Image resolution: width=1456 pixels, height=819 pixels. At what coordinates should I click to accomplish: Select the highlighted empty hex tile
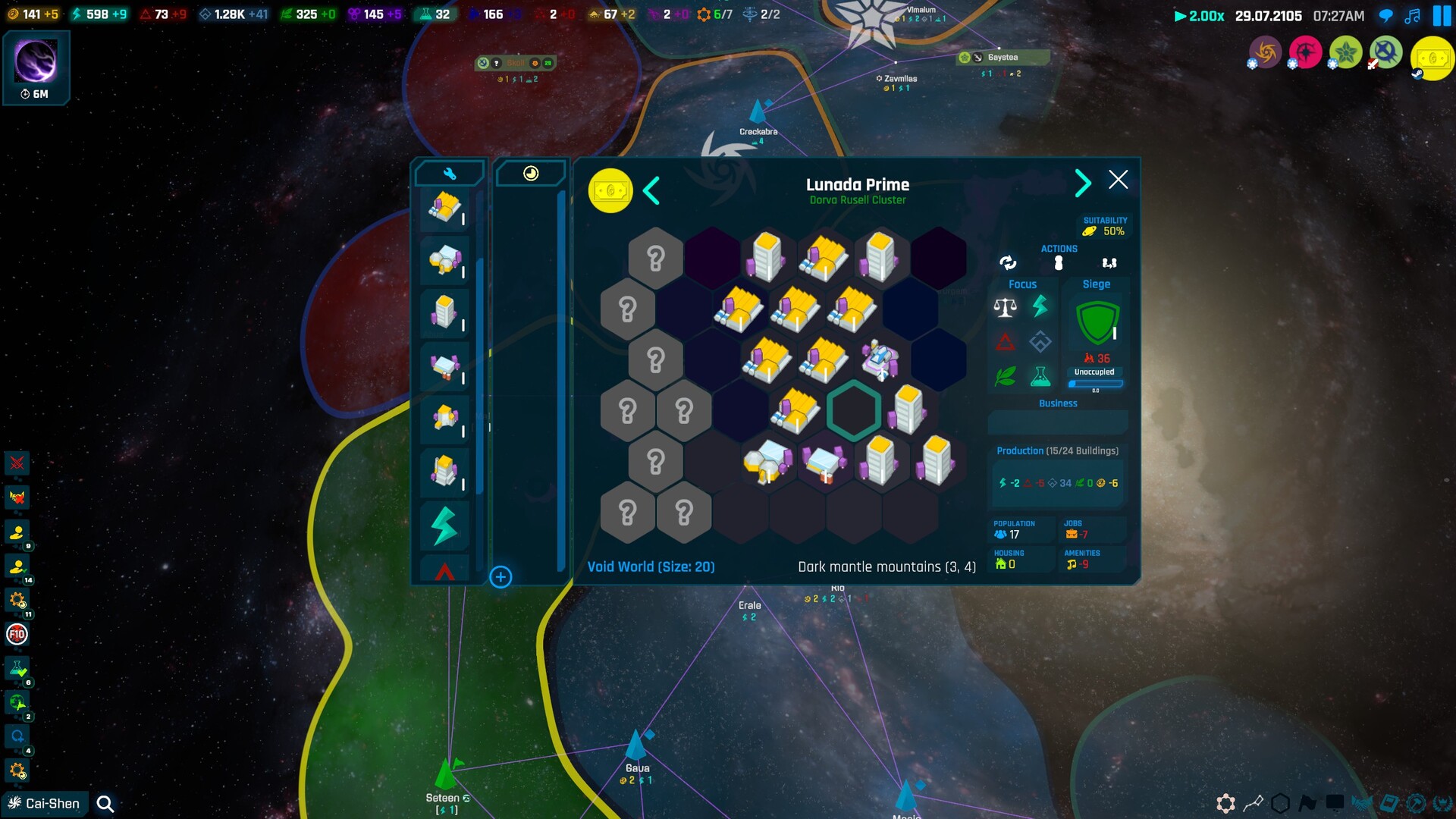pos(853,410)
